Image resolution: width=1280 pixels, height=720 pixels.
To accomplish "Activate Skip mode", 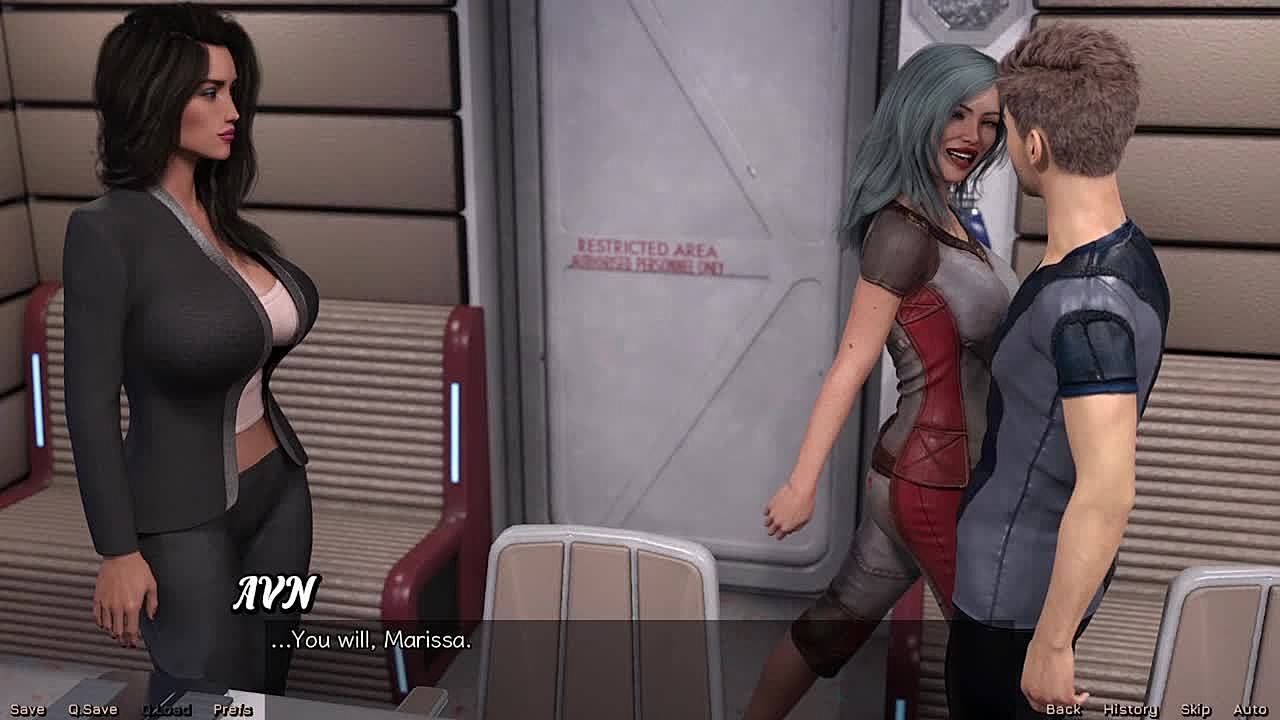I will [1195, 709].
